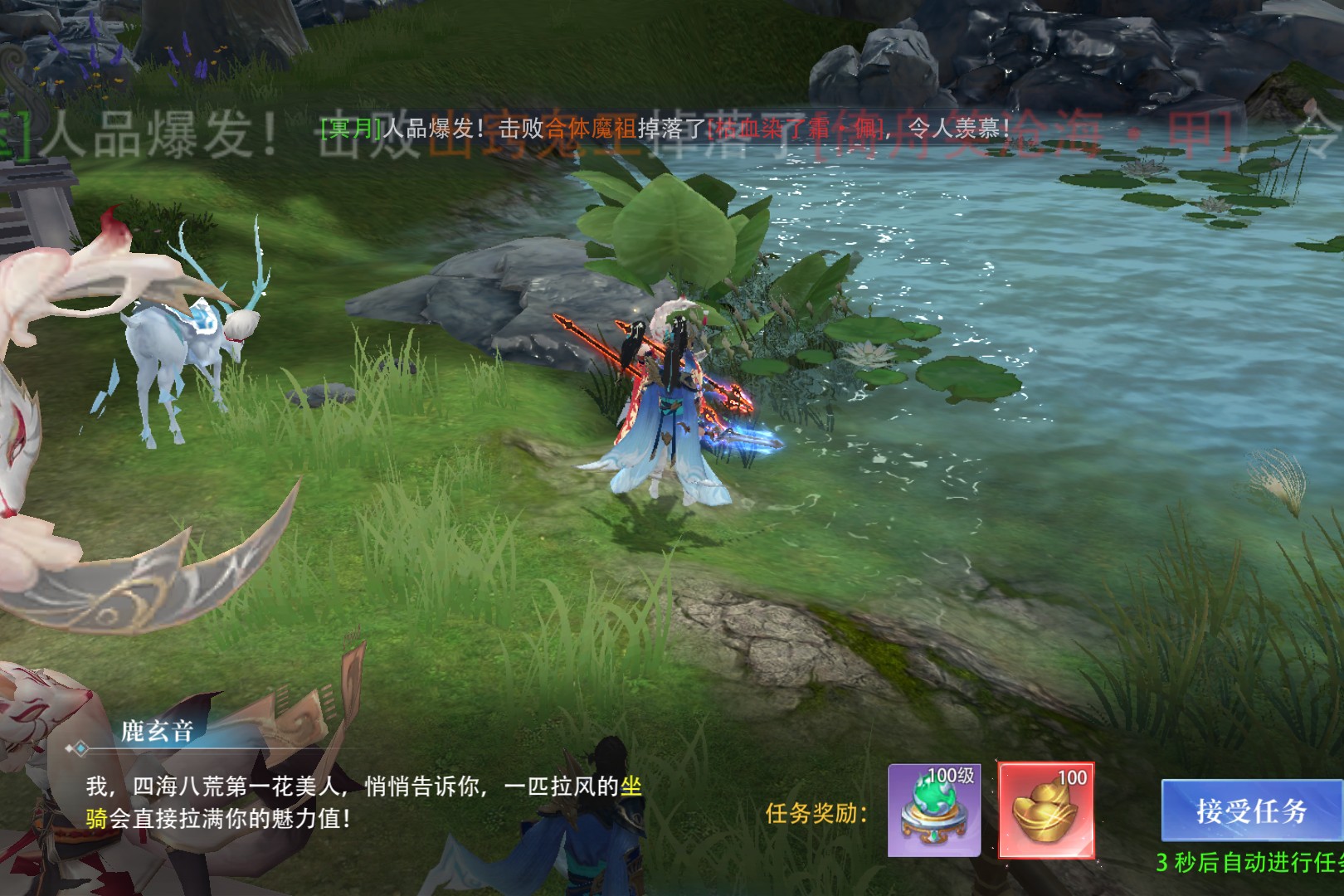Inspect the level 100 green orb reward
This screenshot has width=1344, height=896.
coord(934,811)
